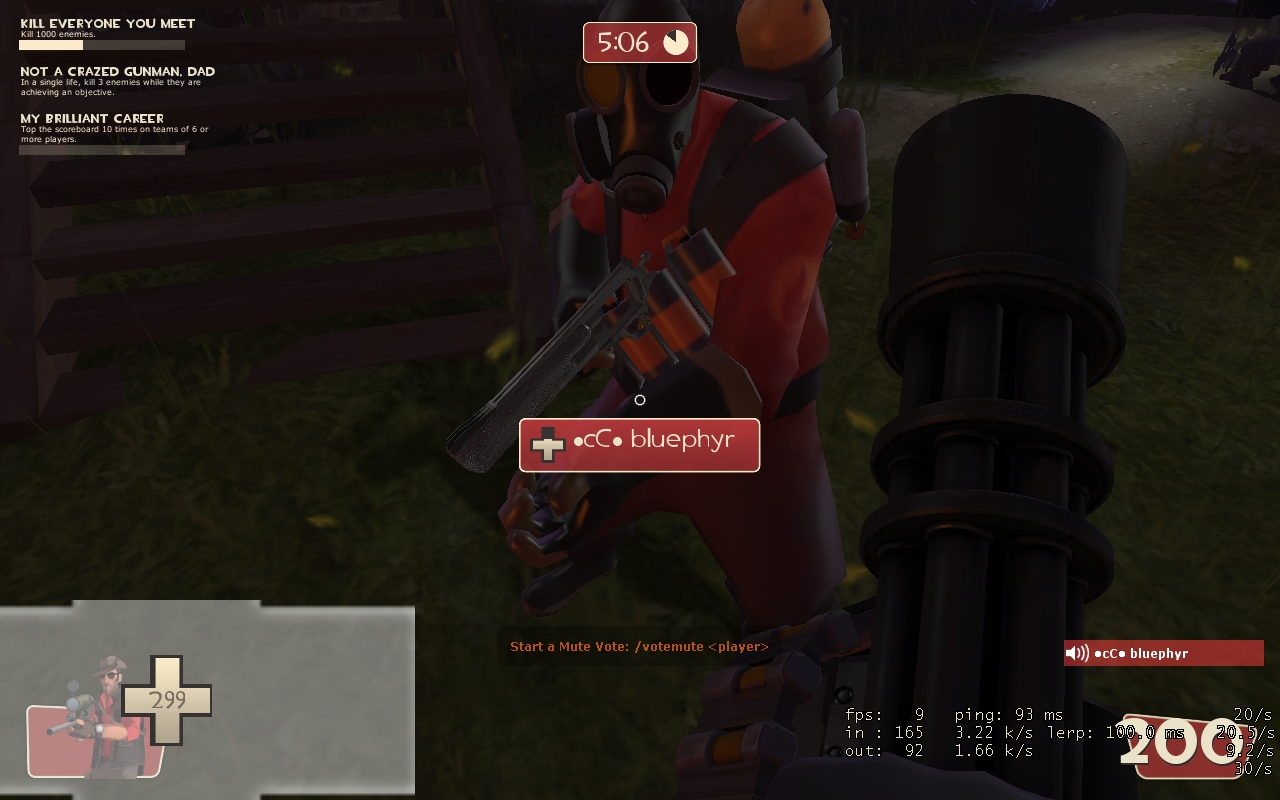Viewport: 1280px width, 800px height.
Task: Click the crosshair dot in screen center
Action: pyautogui.click(x=640, y=400)
